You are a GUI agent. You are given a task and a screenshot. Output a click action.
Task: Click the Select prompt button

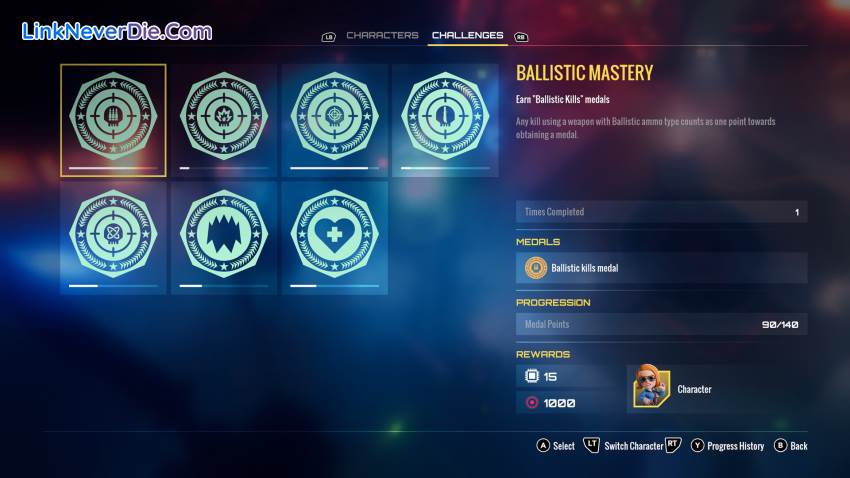point(556,446)
